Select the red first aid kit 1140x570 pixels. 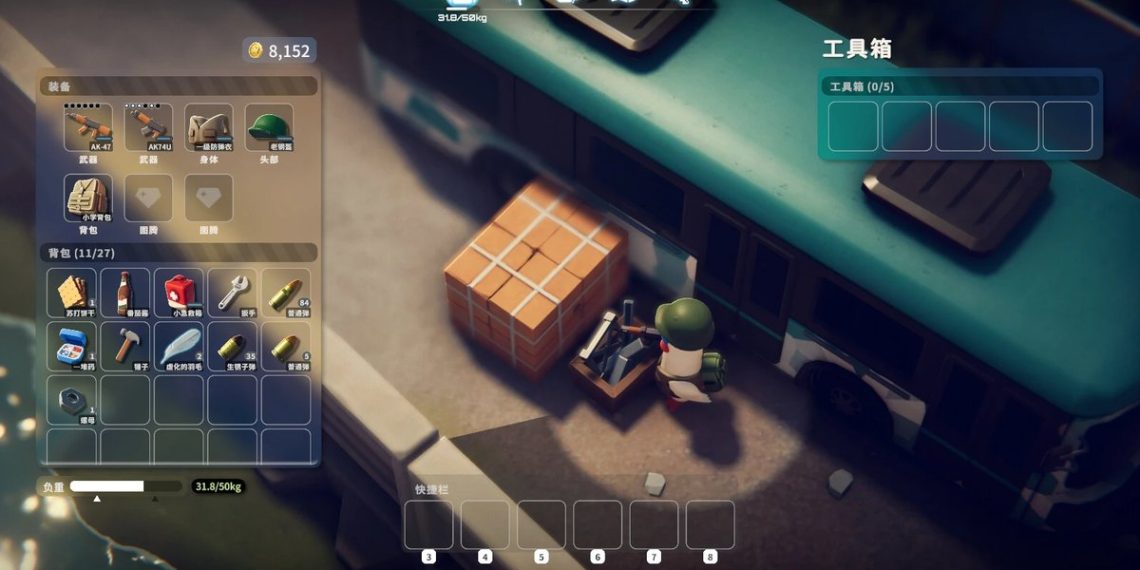click(x=179, y=293)
